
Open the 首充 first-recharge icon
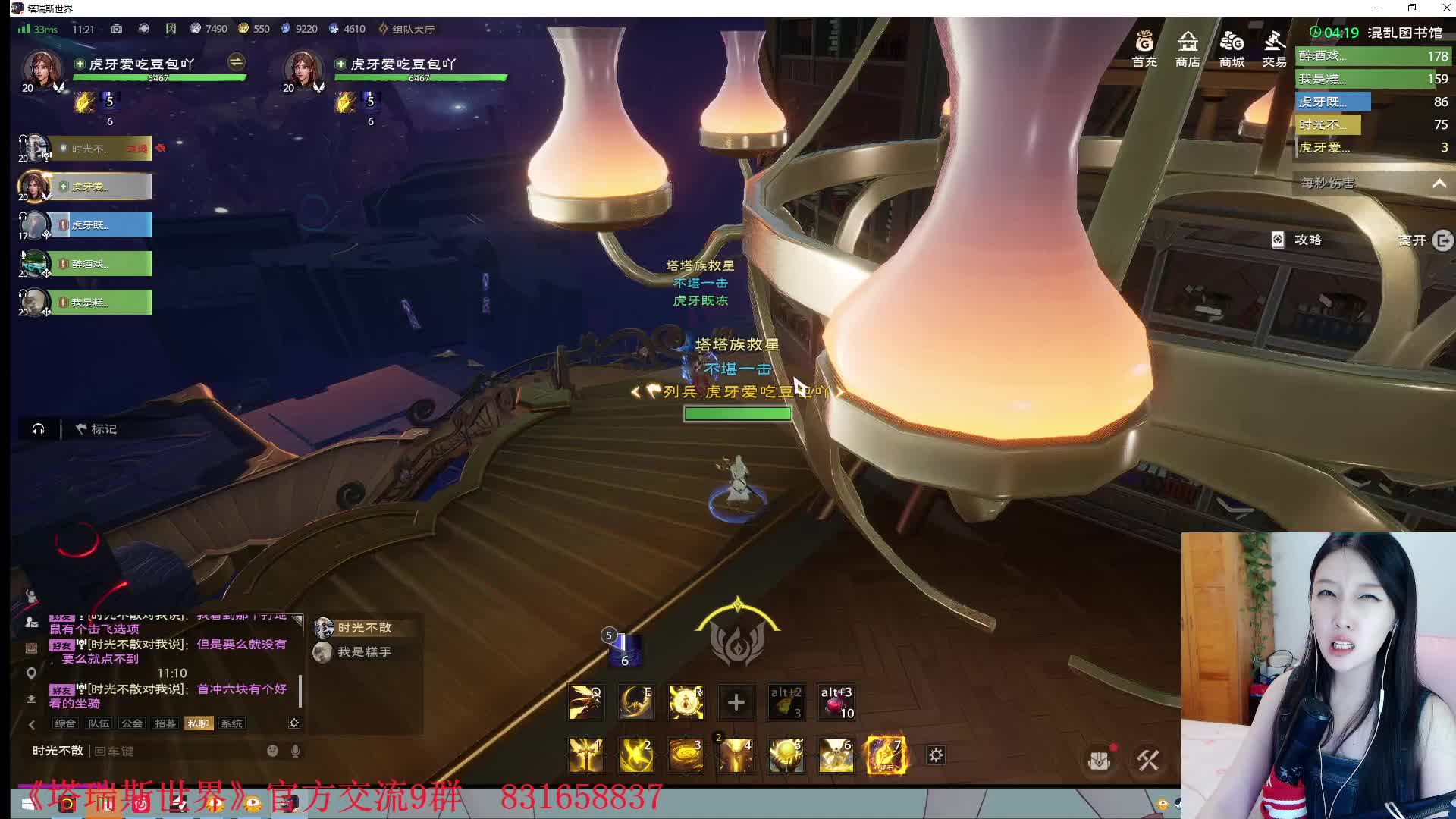pos(1144,48)
